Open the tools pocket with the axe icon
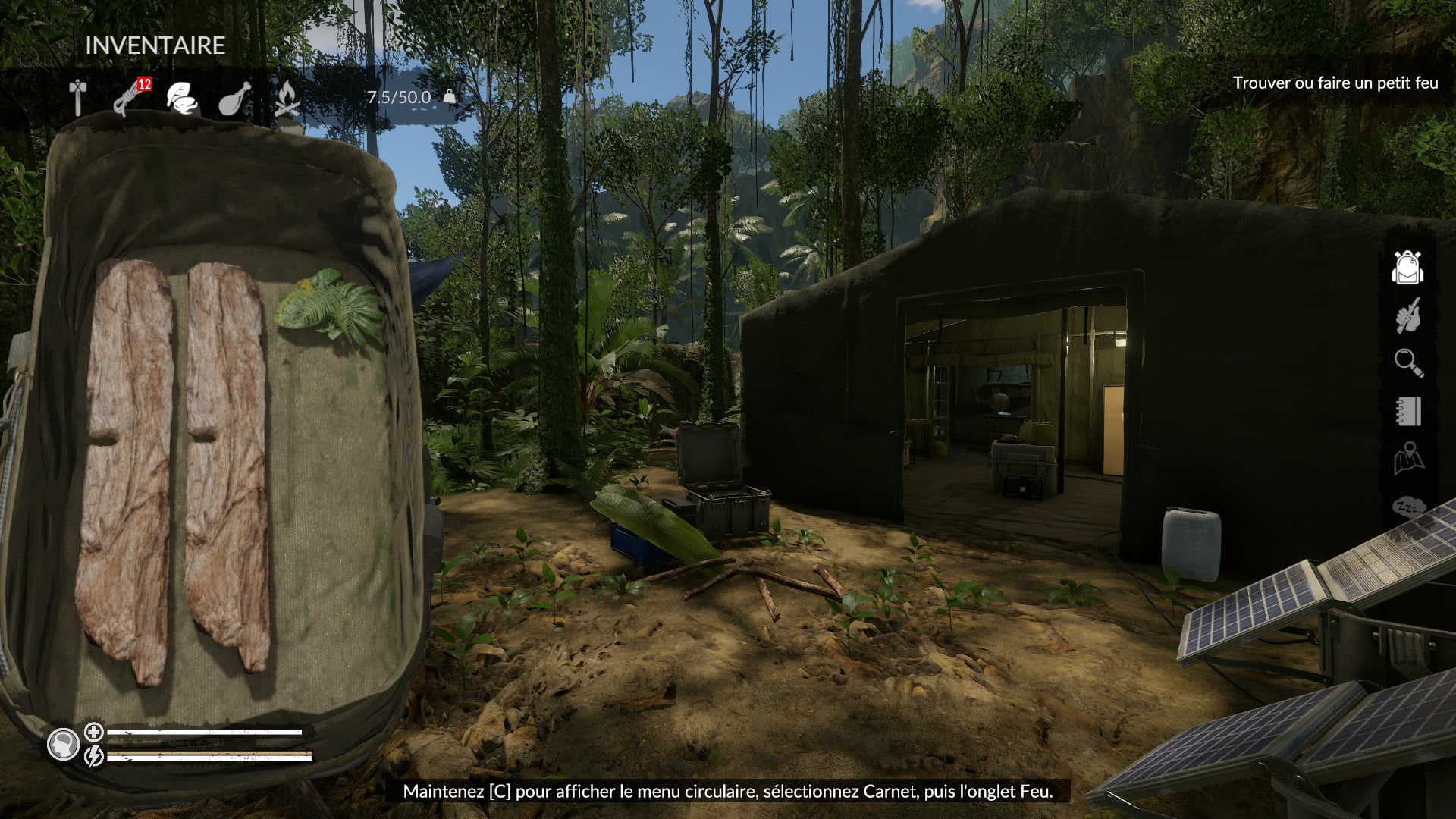 click(x=78, y=98)
